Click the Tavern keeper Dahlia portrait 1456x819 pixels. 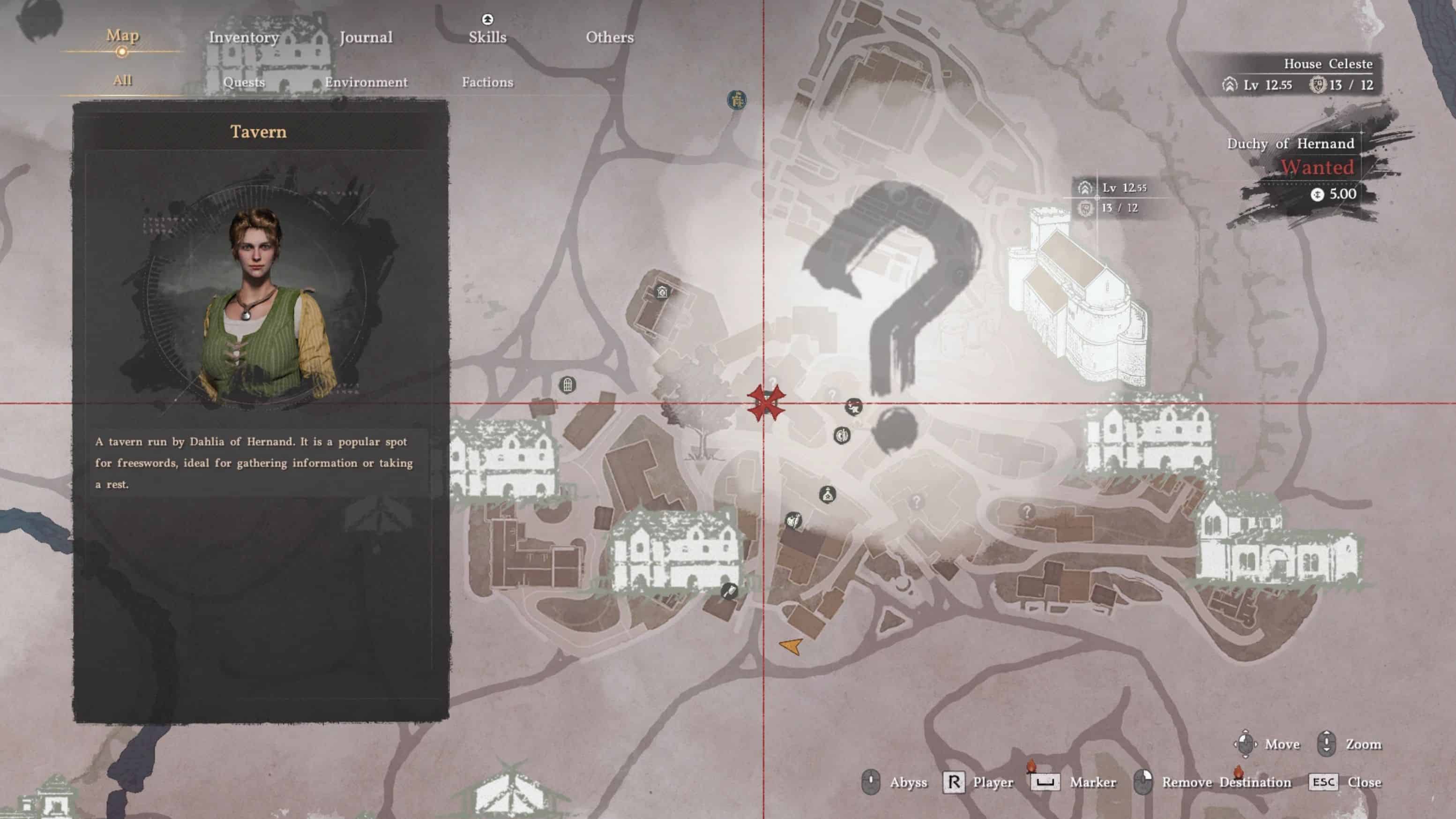[x=257, y=300]
